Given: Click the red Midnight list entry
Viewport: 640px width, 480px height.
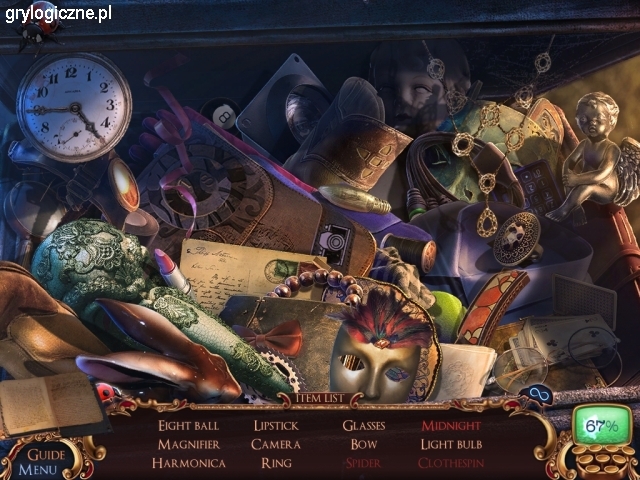Looking at the screenshot, I should point(451,426).
